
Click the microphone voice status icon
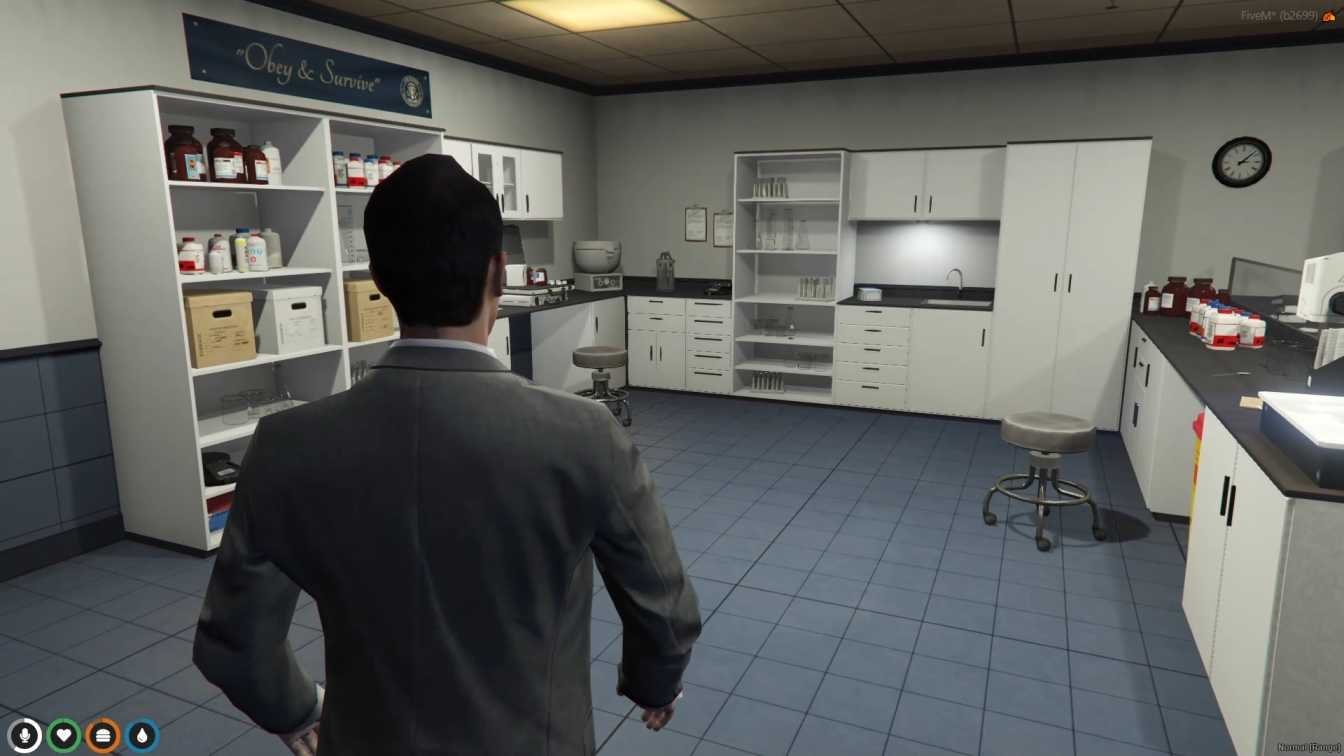click(x=24, y=736)
